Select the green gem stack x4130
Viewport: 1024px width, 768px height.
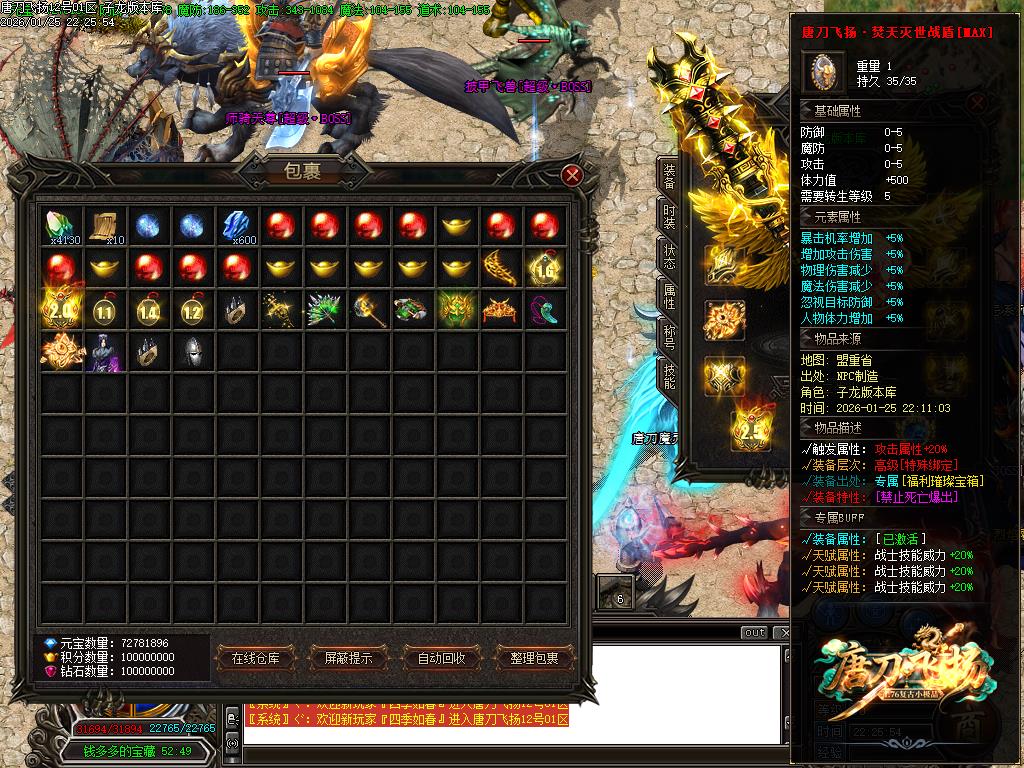(62, 226)
